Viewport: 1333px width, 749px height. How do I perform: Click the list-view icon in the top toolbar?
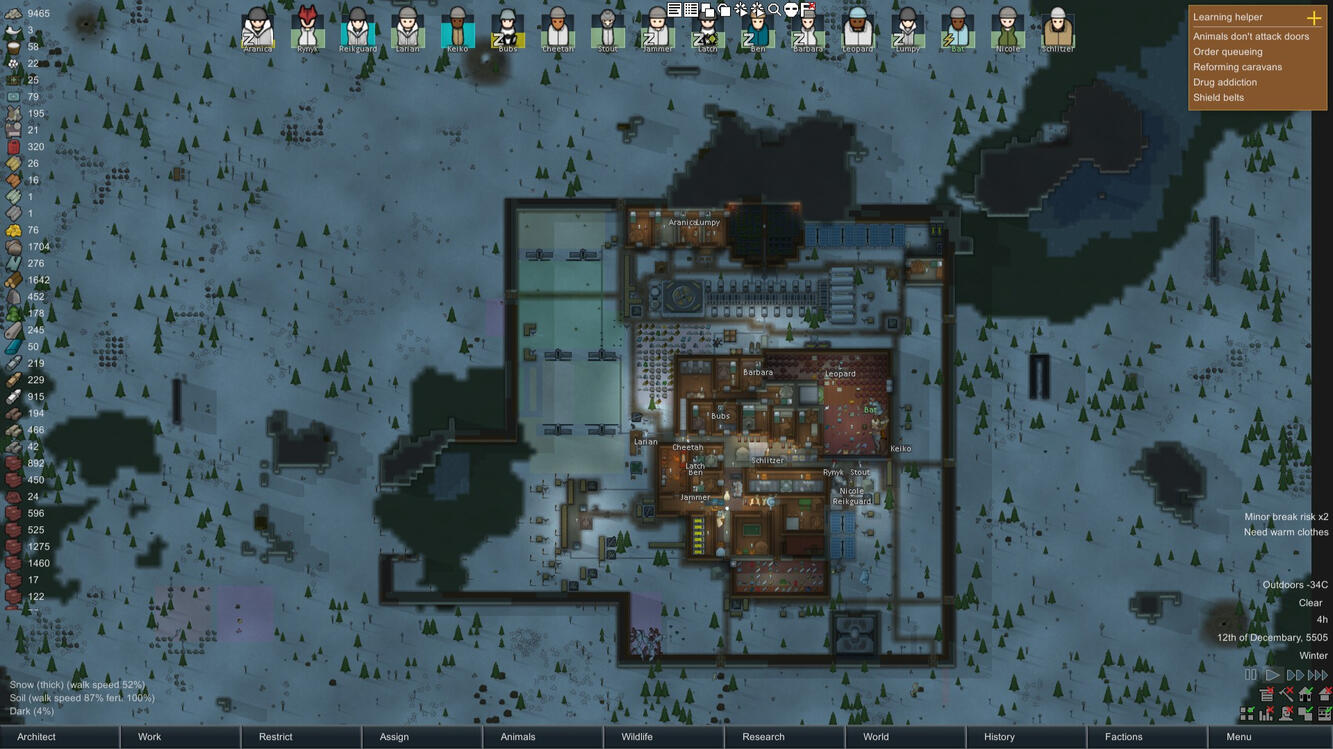[675, 10]
